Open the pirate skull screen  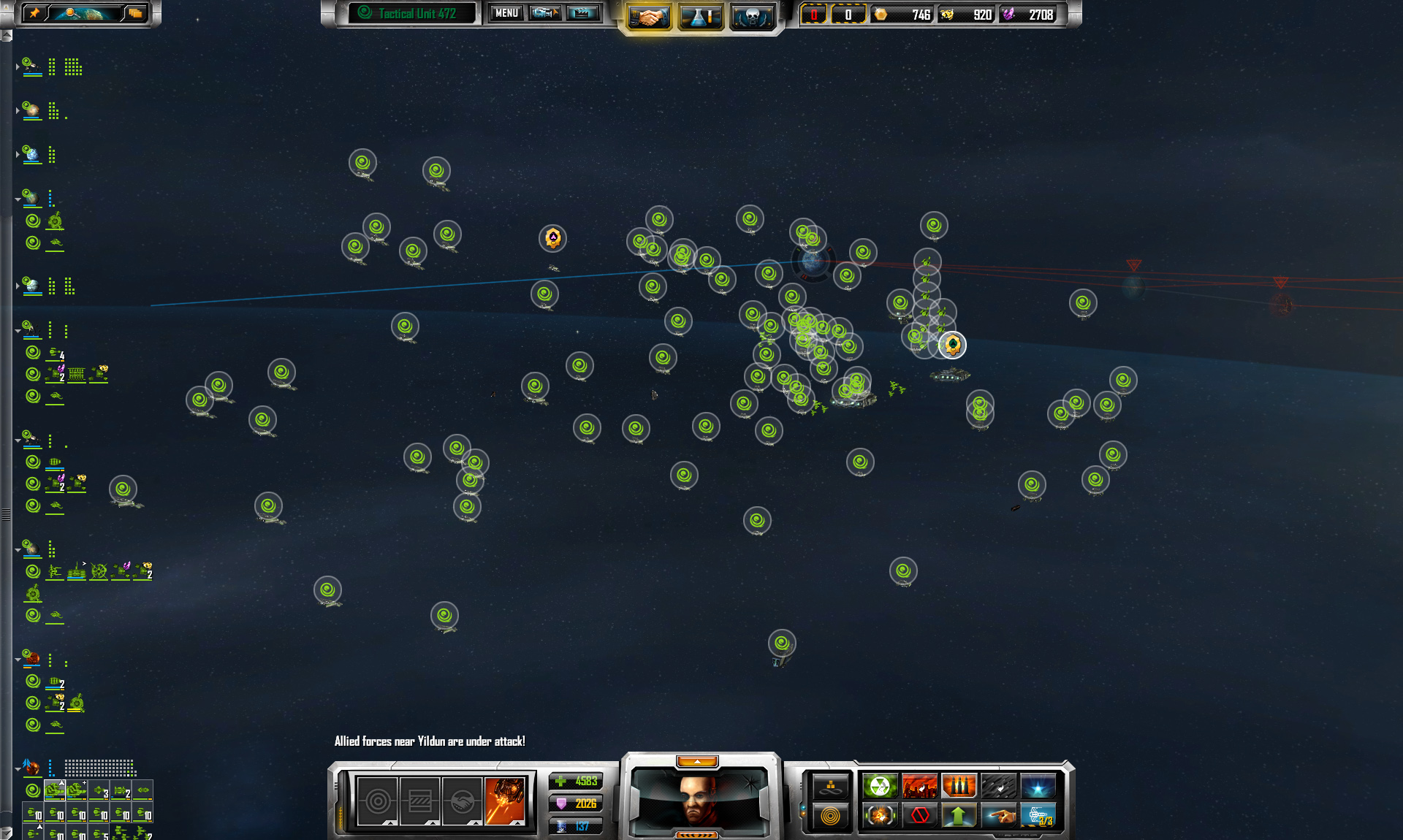[x=752, y=16]
